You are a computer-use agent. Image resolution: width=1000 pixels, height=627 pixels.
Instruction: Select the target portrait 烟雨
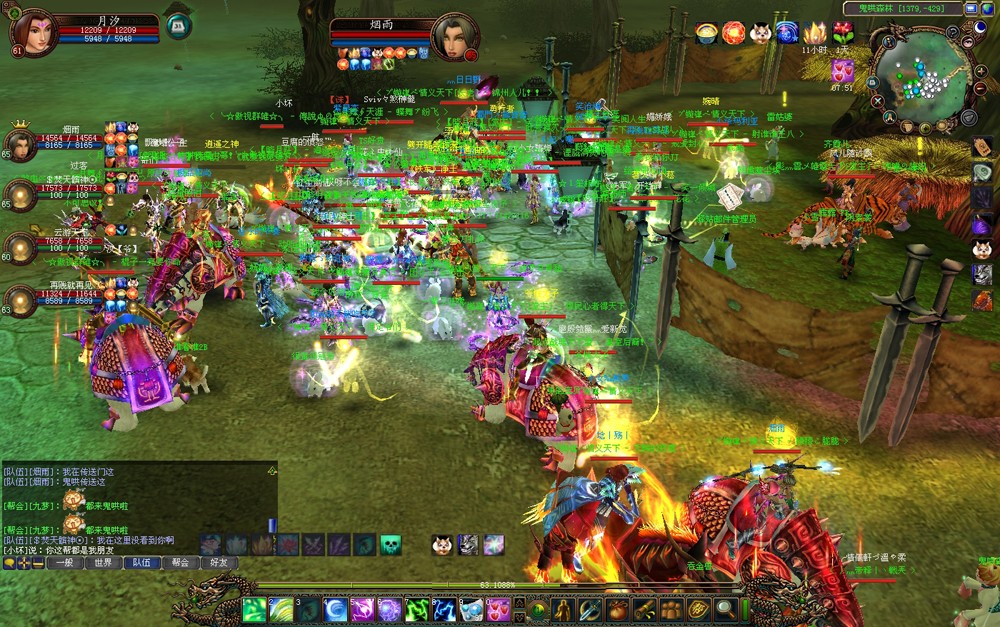coord(454,37)
